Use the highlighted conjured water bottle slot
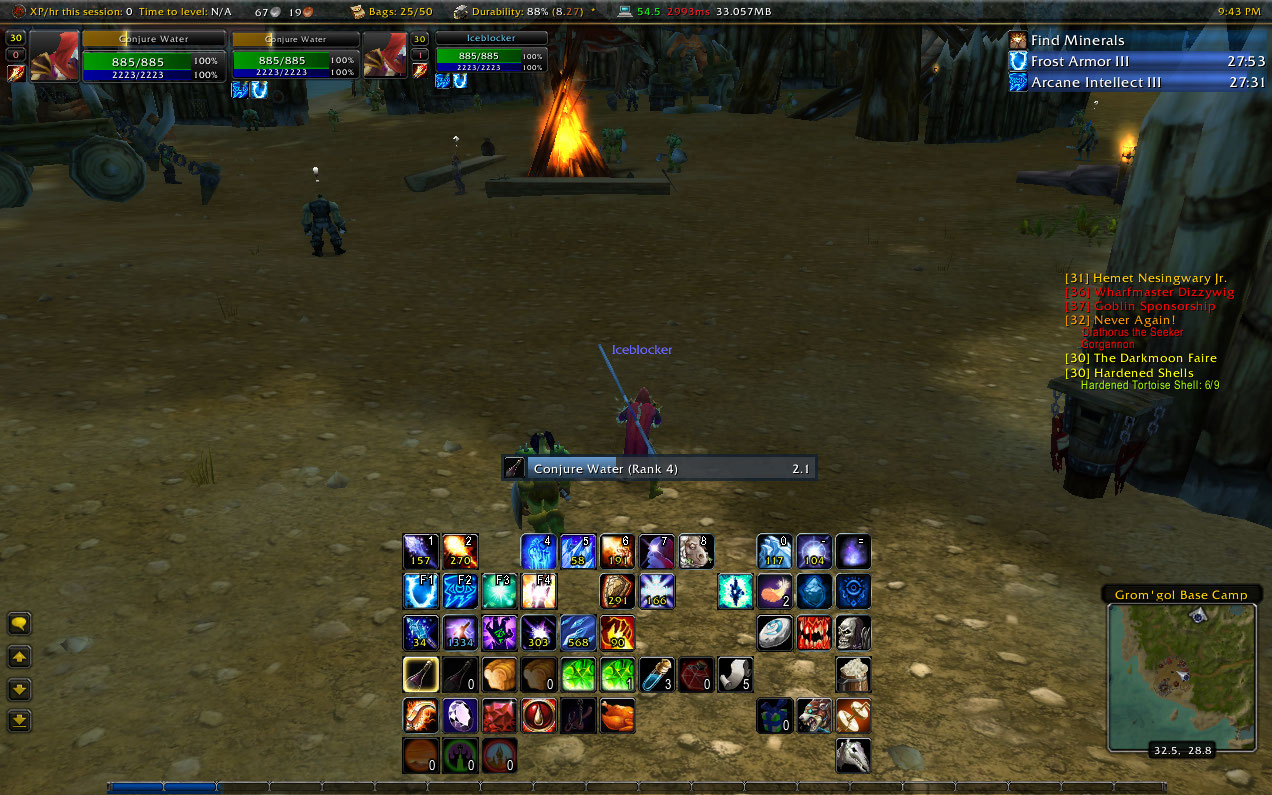1272x795 pixels. click(420, 675)
